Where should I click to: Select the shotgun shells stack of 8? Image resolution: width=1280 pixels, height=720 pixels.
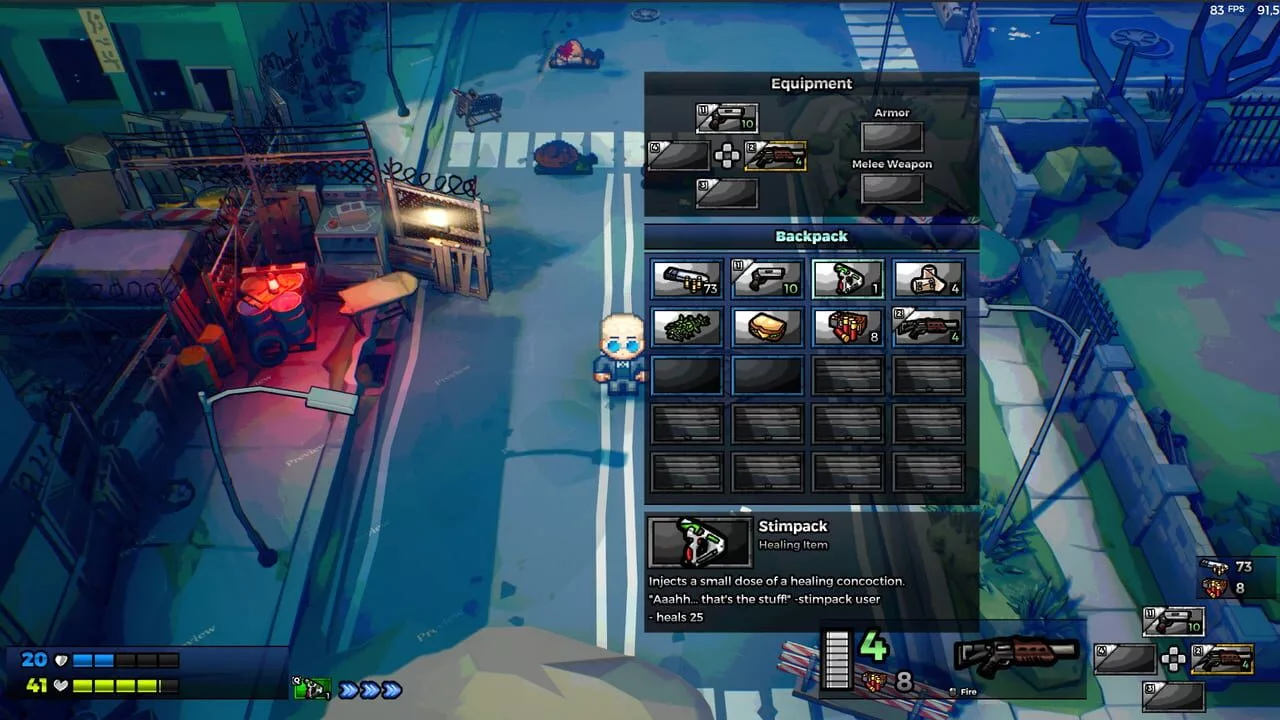[x=847, y=327]
